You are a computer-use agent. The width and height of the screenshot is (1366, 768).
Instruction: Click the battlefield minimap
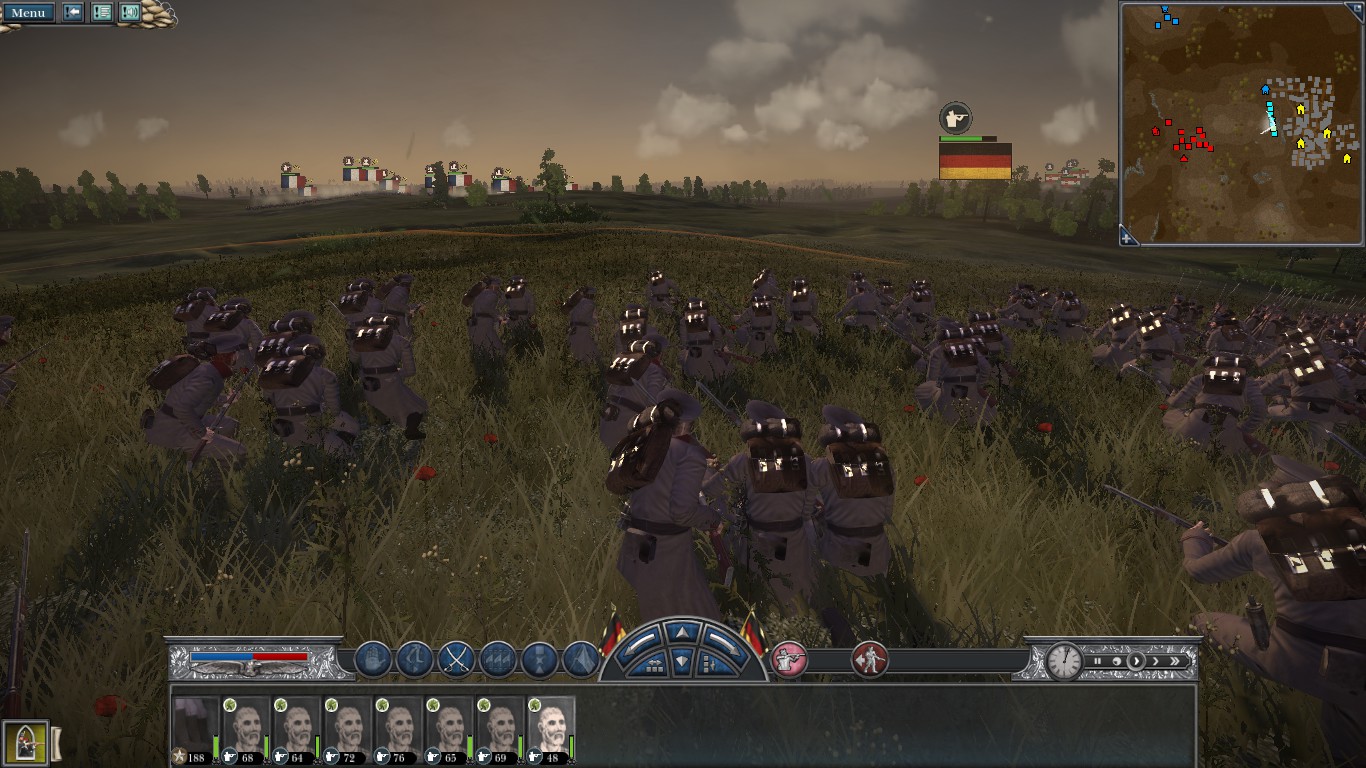[x=1241, y=120]
